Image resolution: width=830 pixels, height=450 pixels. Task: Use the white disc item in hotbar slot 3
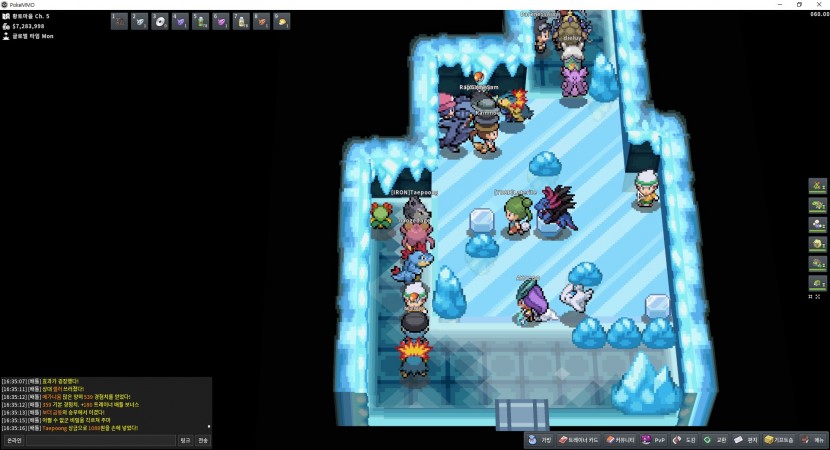(159, 21)
